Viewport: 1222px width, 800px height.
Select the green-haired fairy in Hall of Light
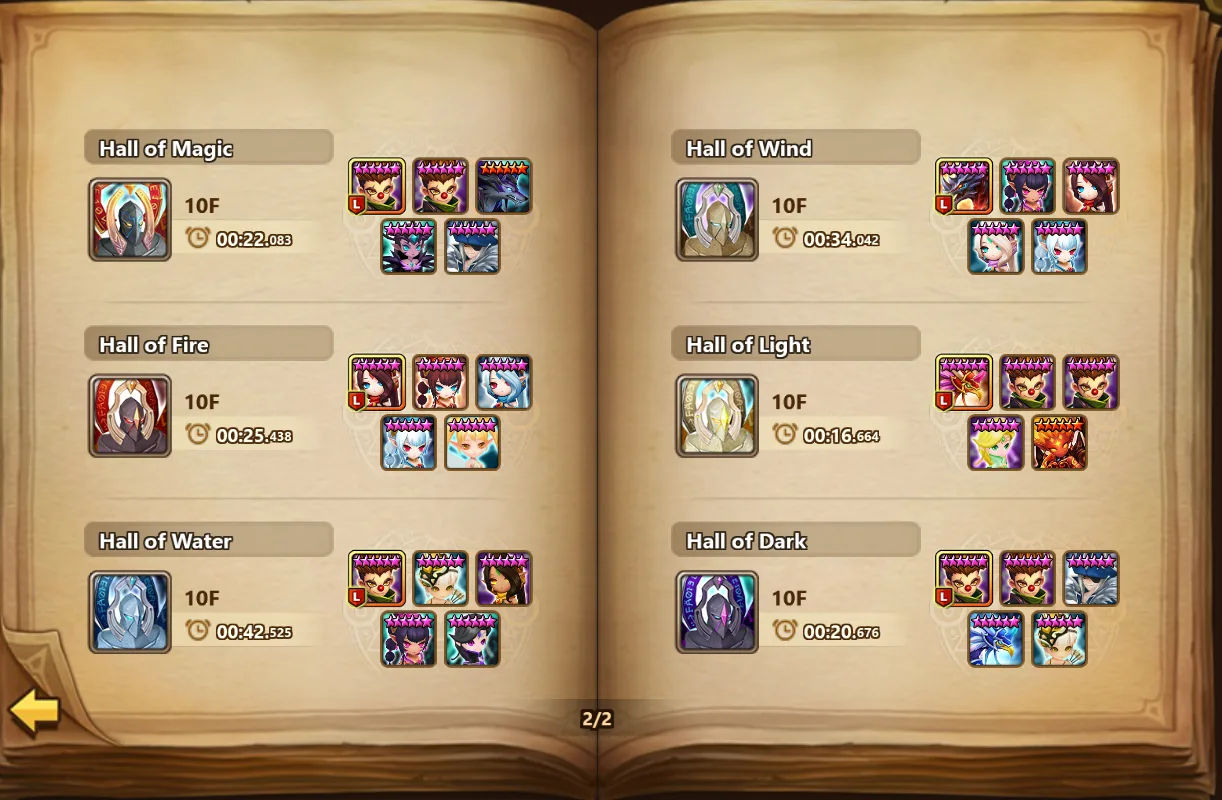[x=996, y=443]
